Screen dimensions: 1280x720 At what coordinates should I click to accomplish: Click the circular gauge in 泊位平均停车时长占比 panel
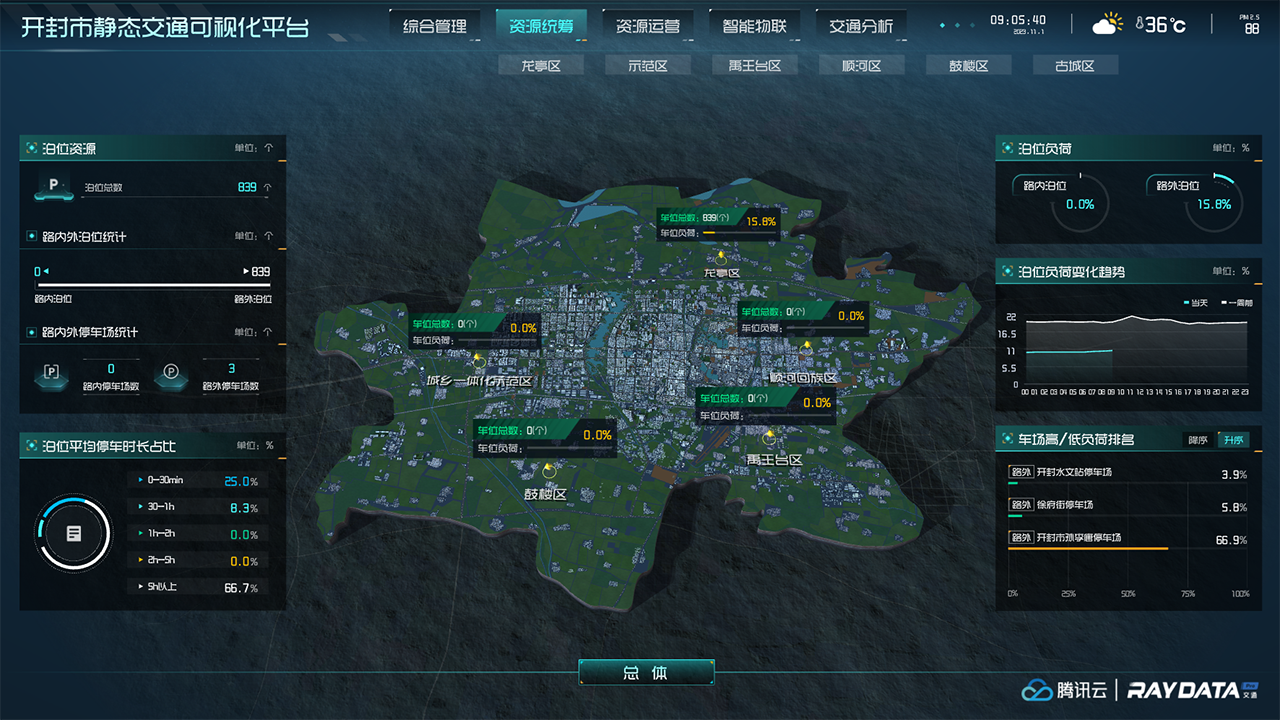tap(72, 534)
